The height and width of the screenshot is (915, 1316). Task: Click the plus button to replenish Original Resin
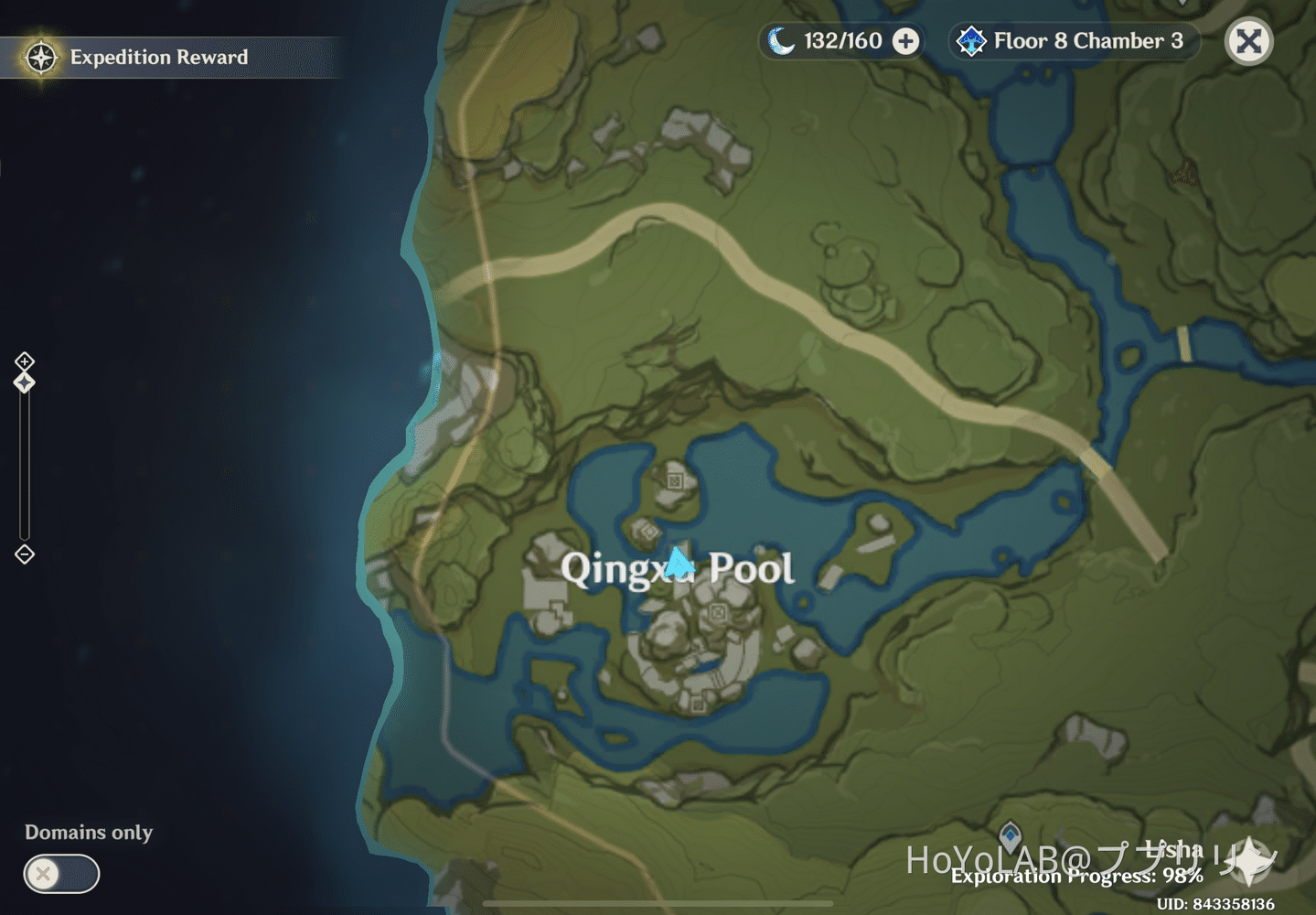(904, 40)
